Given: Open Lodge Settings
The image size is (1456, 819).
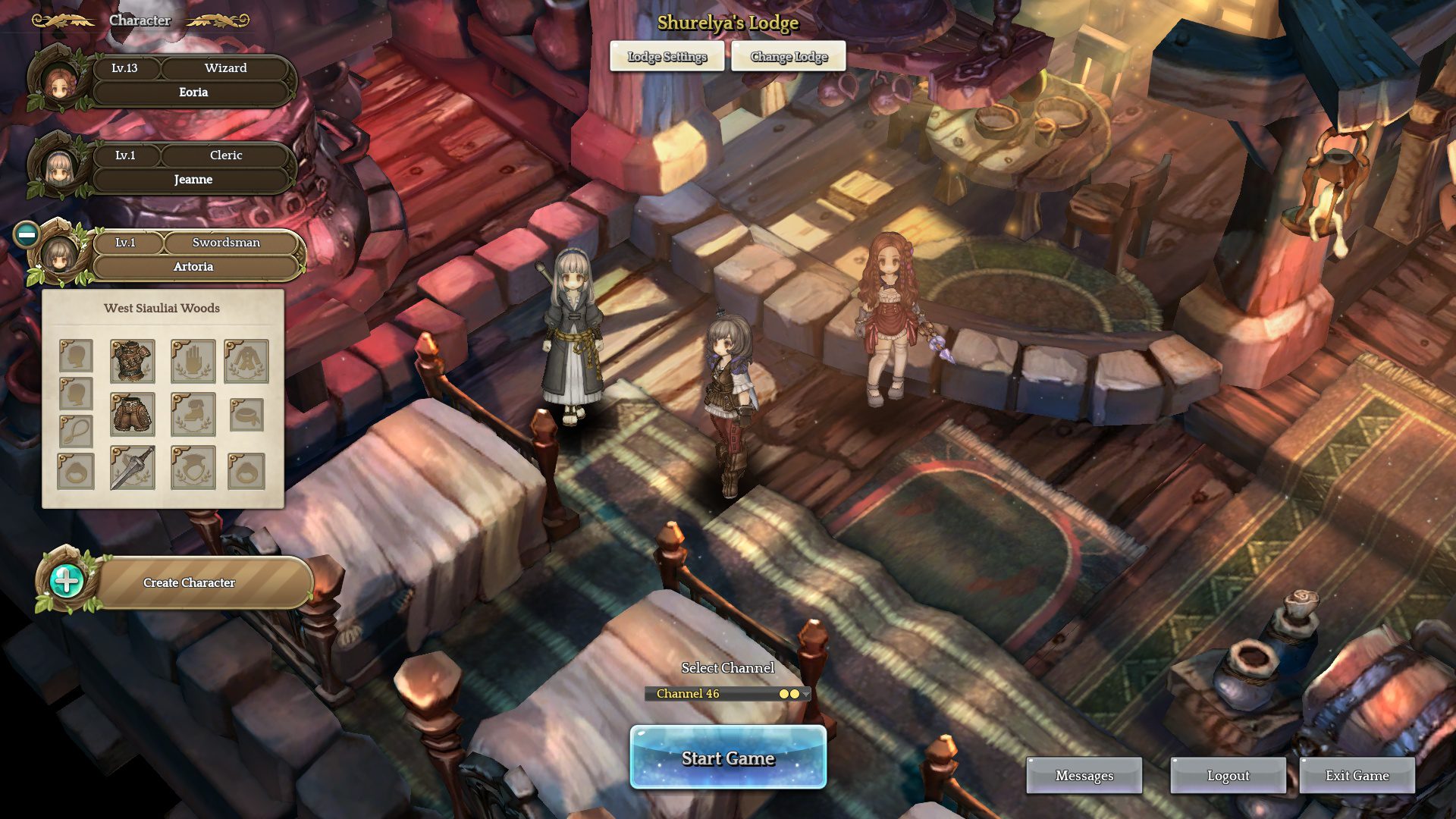Looking at the screenshot, I should pos(667,56).
